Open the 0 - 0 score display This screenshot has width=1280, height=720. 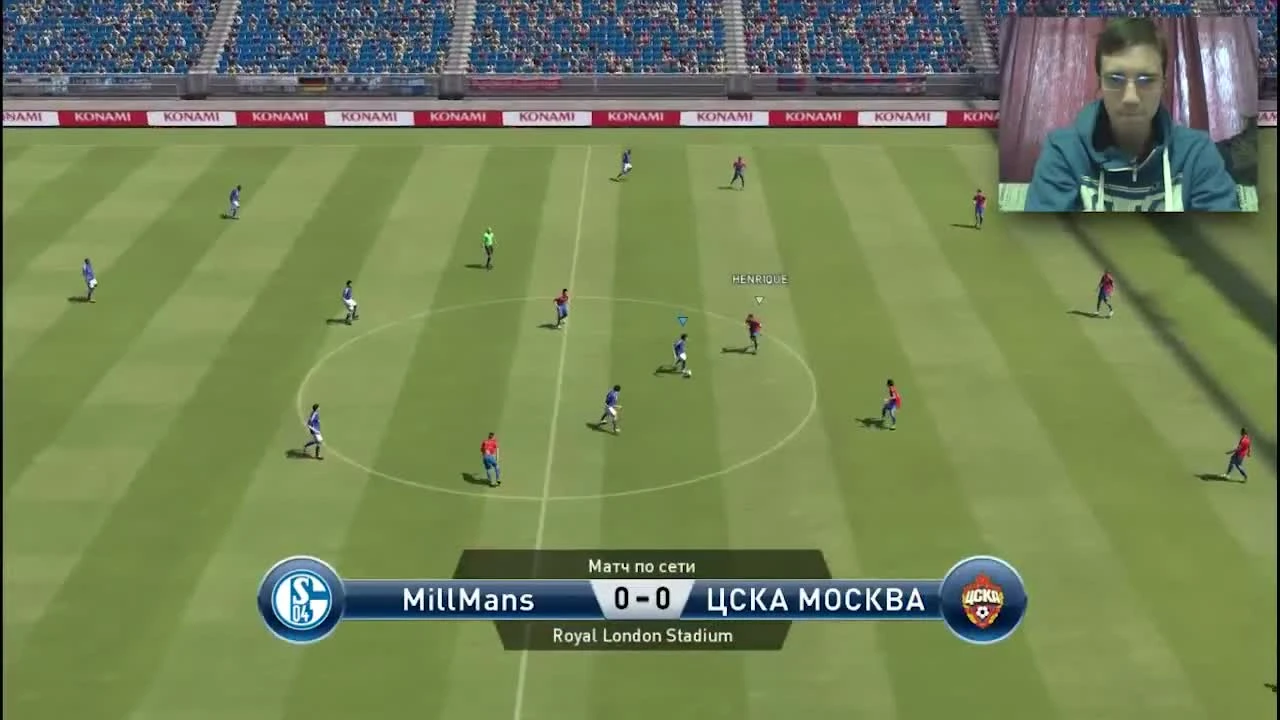point(640,599)
